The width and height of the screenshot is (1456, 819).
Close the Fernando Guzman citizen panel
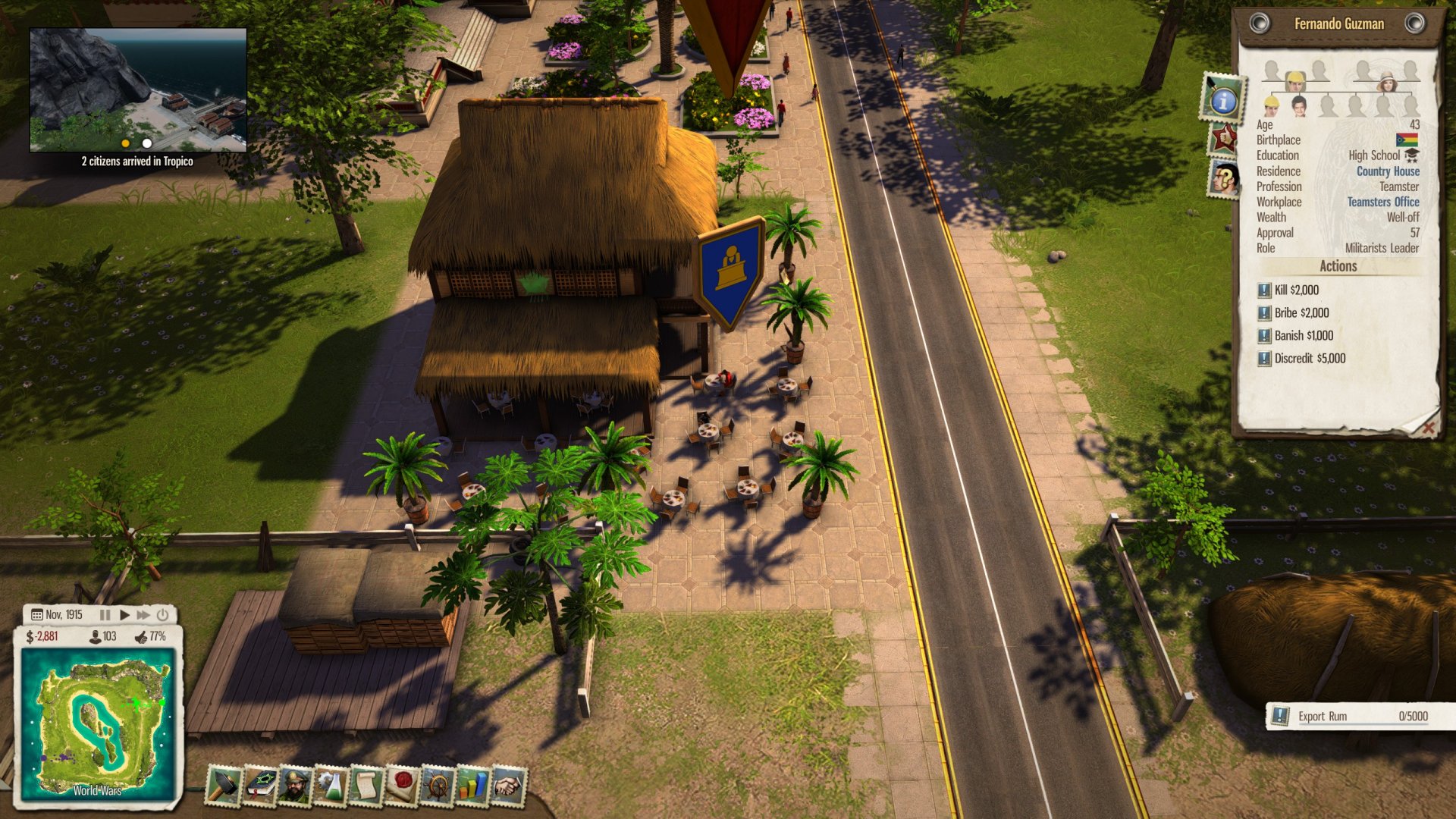coord(1428,428)
